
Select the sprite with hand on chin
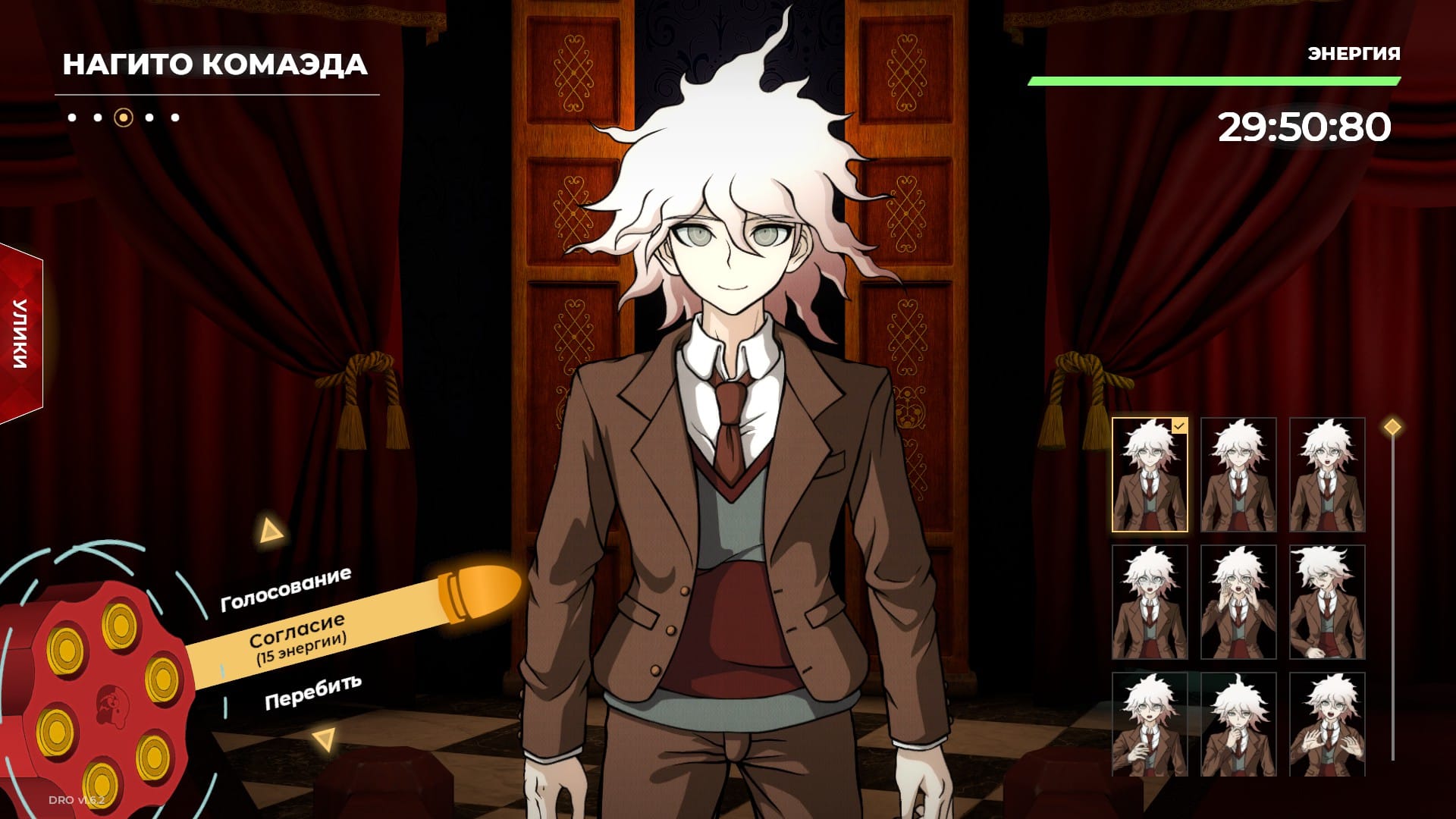(x=1238, y=724)
